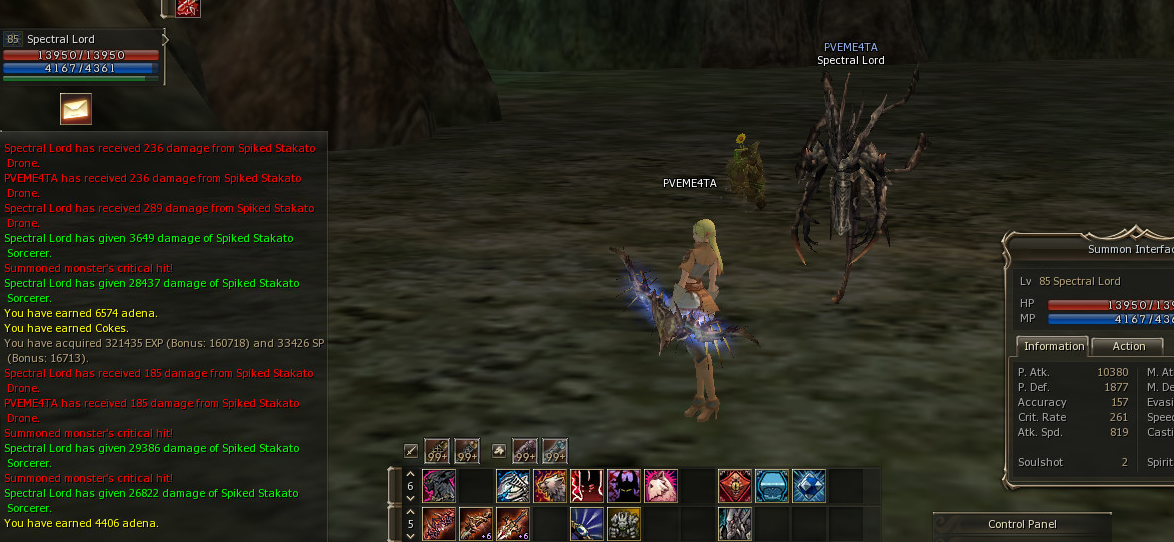Select the Information tab in Summon Interface
Viewport: 1174px width, 542px height.
click(1053, 346)
